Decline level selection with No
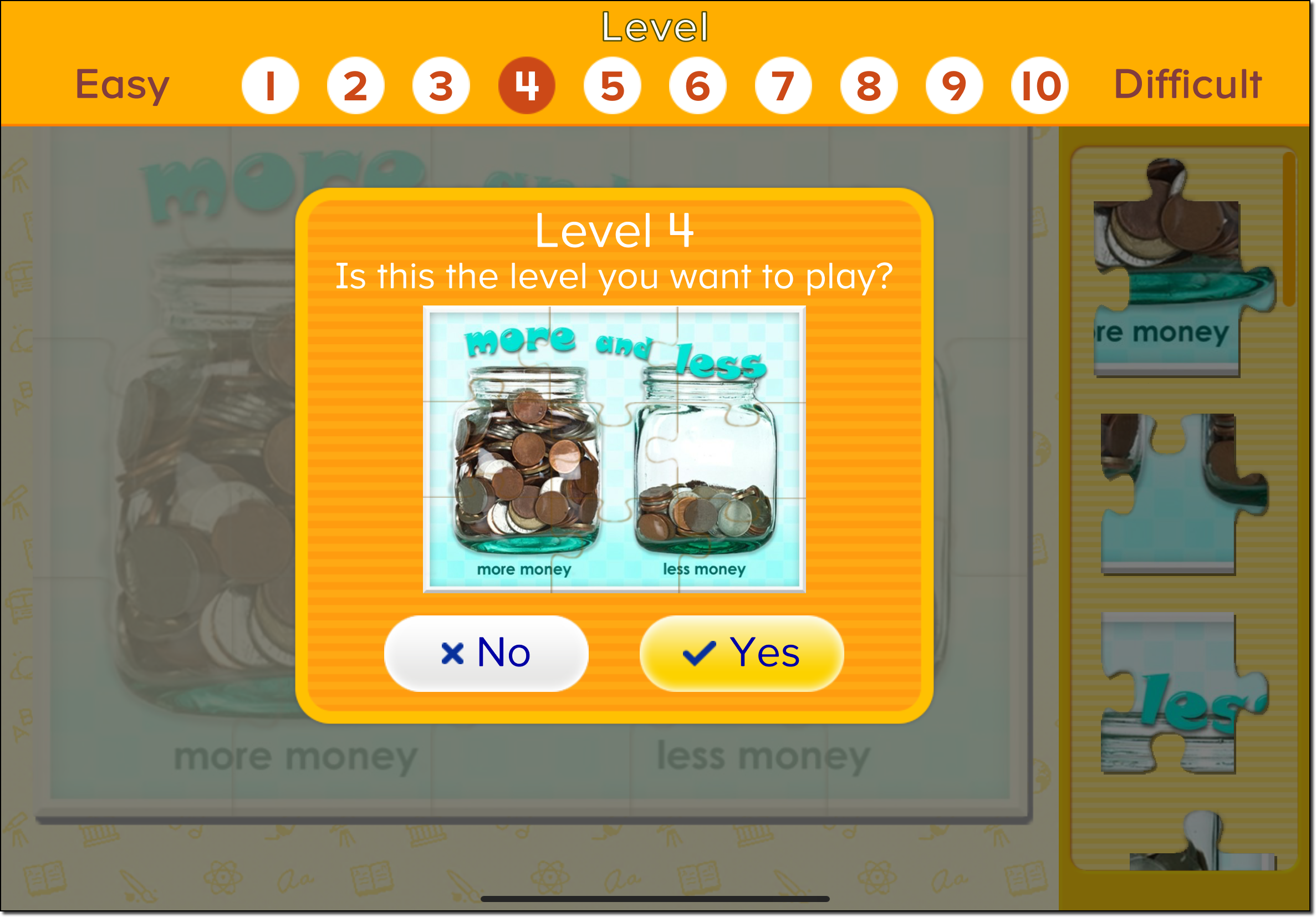 tap(486, 653)
